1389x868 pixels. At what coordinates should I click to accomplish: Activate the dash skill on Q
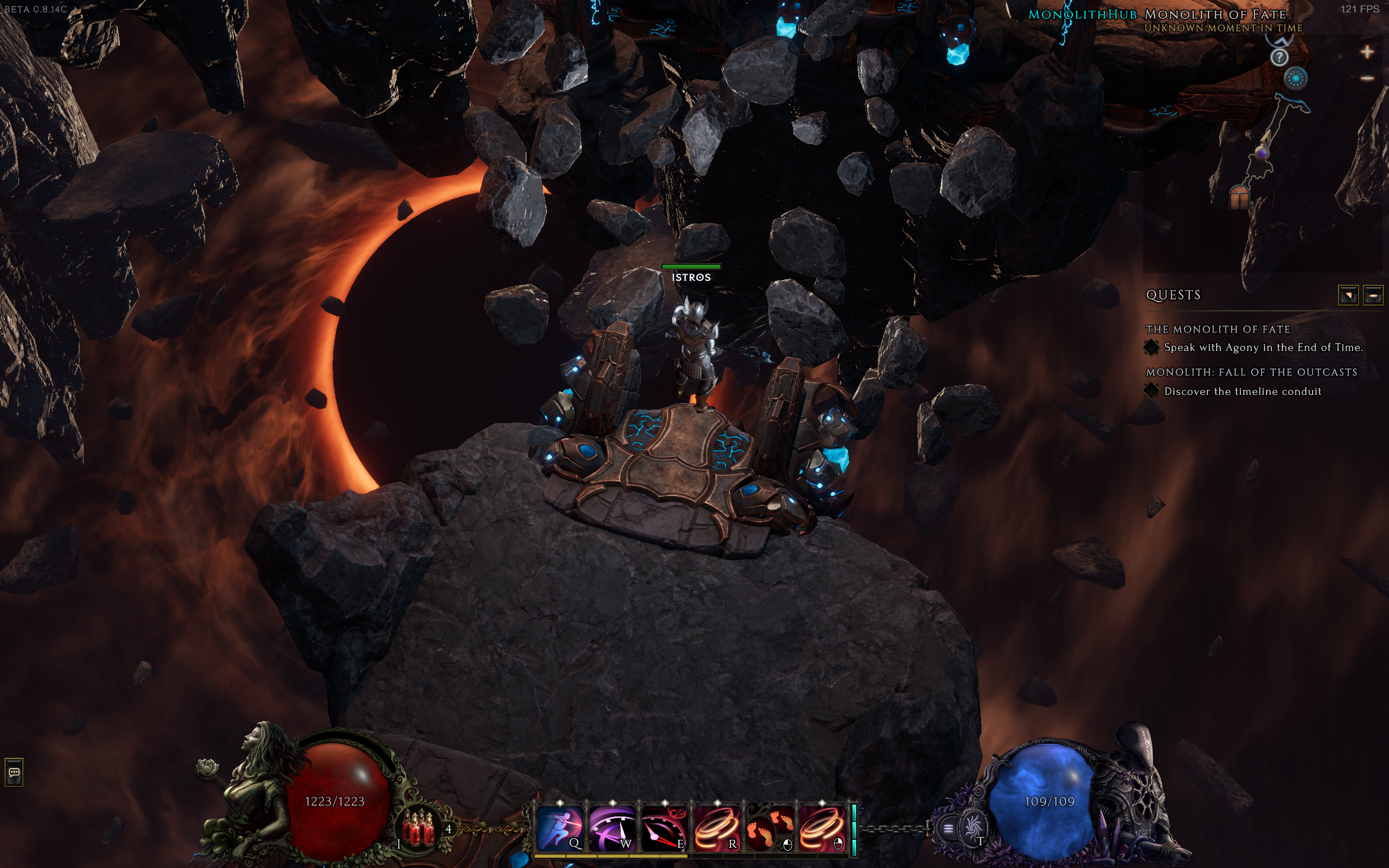coord(559,827)
